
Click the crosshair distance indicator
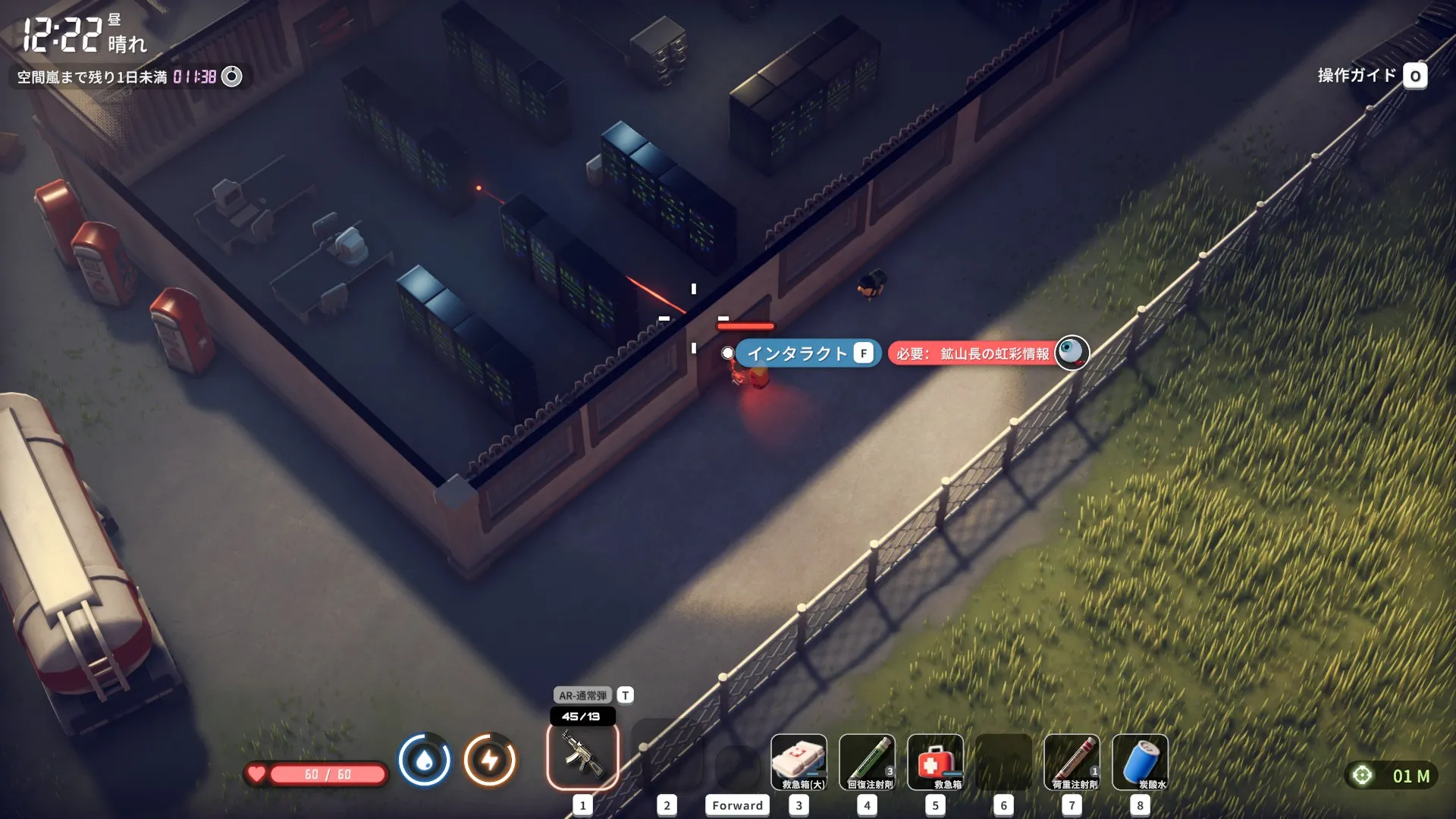click(1363, 775)
